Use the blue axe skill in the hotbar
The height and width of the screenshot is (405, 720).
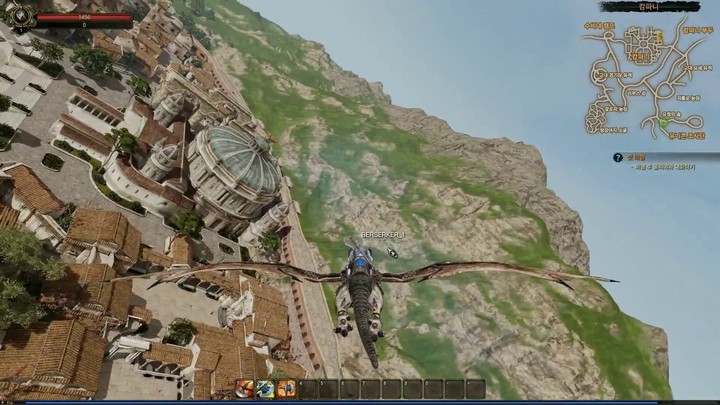[x=265, y=389]
